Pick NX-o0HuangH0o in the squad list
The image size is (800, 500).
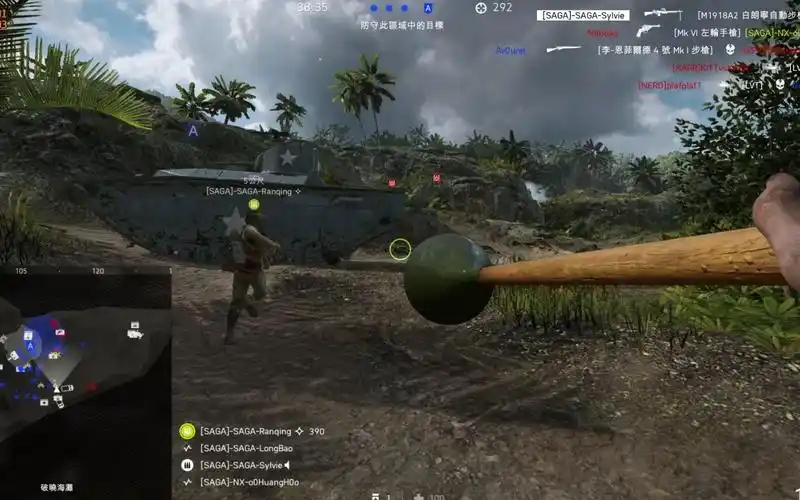(249, 482)
